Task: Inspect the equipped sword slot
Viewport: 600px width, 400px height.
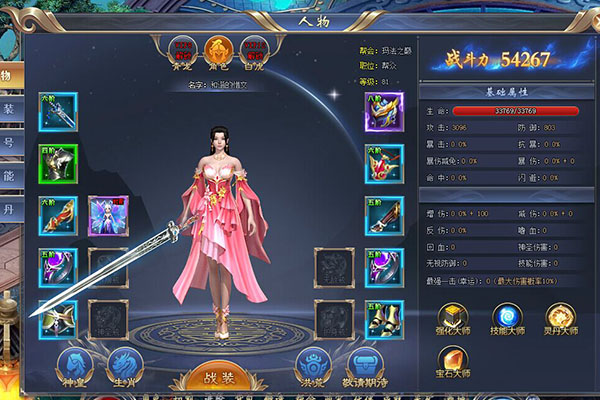Action: [x=58, y=111]
